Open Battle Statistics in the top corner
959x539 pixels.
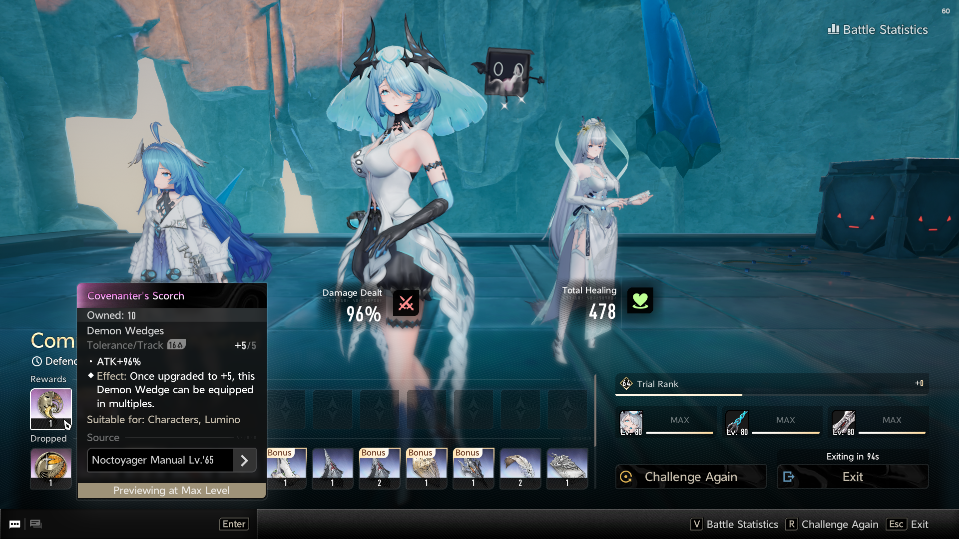[878, 30]
